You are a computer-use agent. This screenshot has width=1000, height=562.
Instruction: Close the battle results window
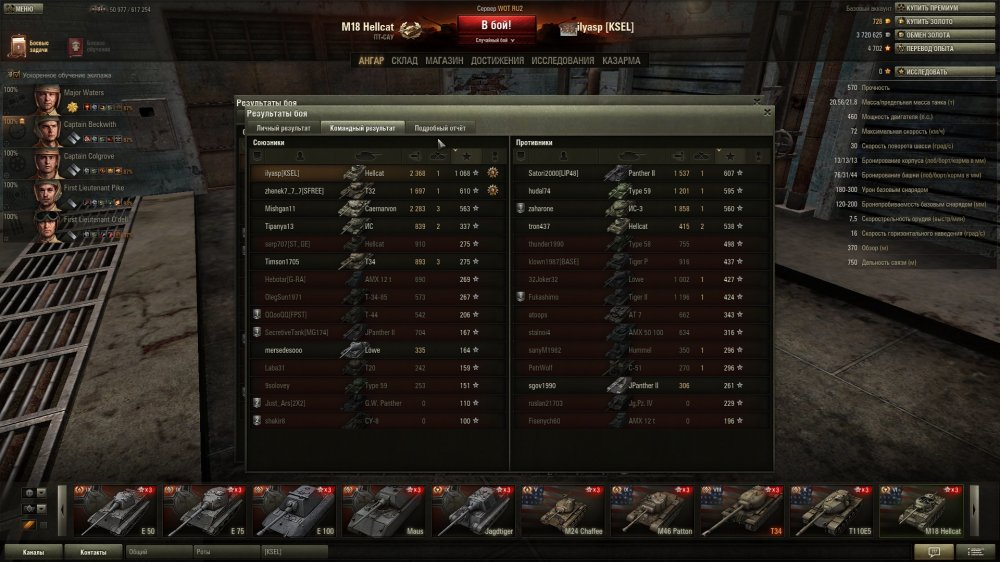tap(767, 112)
